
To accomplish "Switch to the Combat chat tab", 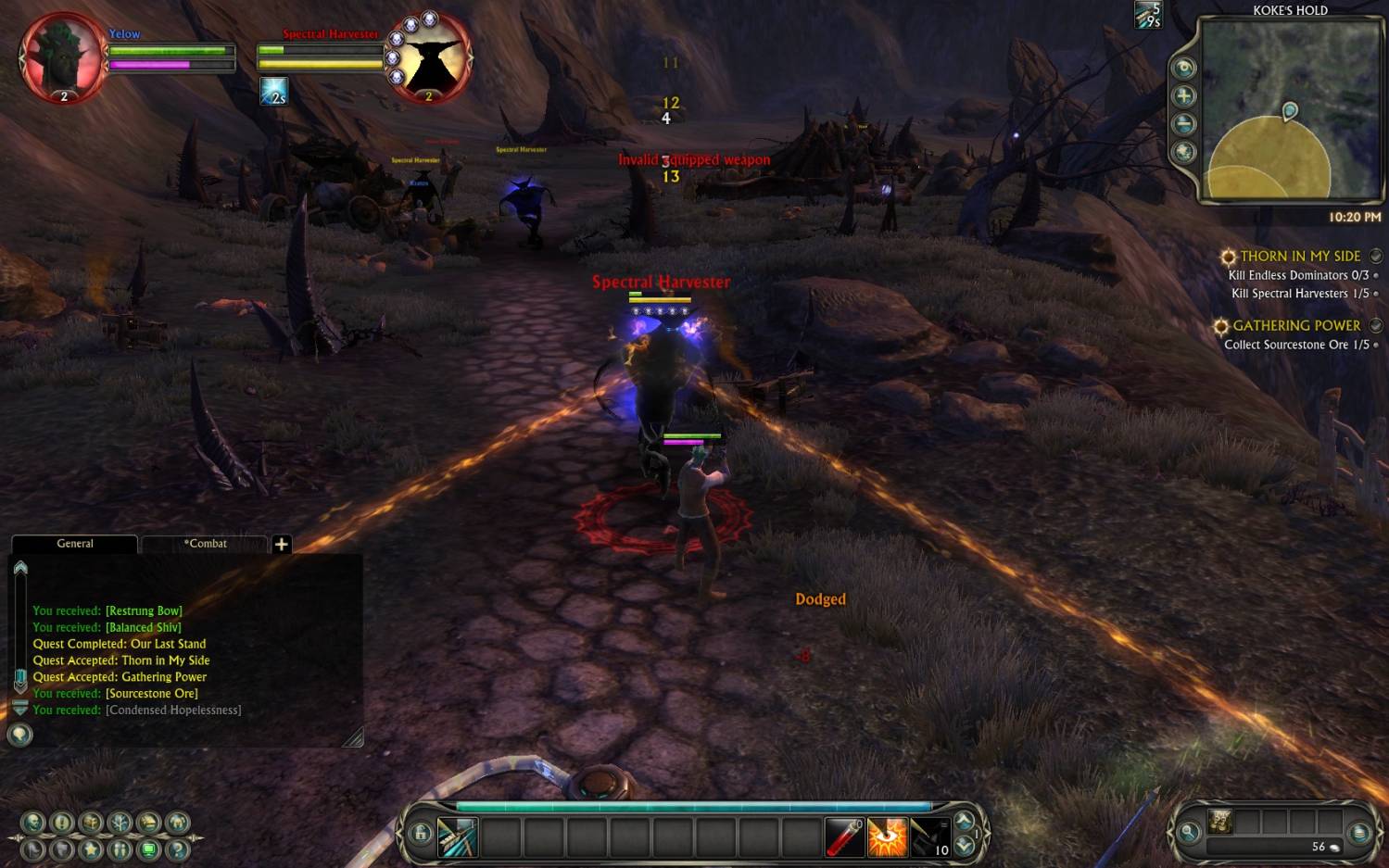I will (205, 544).
